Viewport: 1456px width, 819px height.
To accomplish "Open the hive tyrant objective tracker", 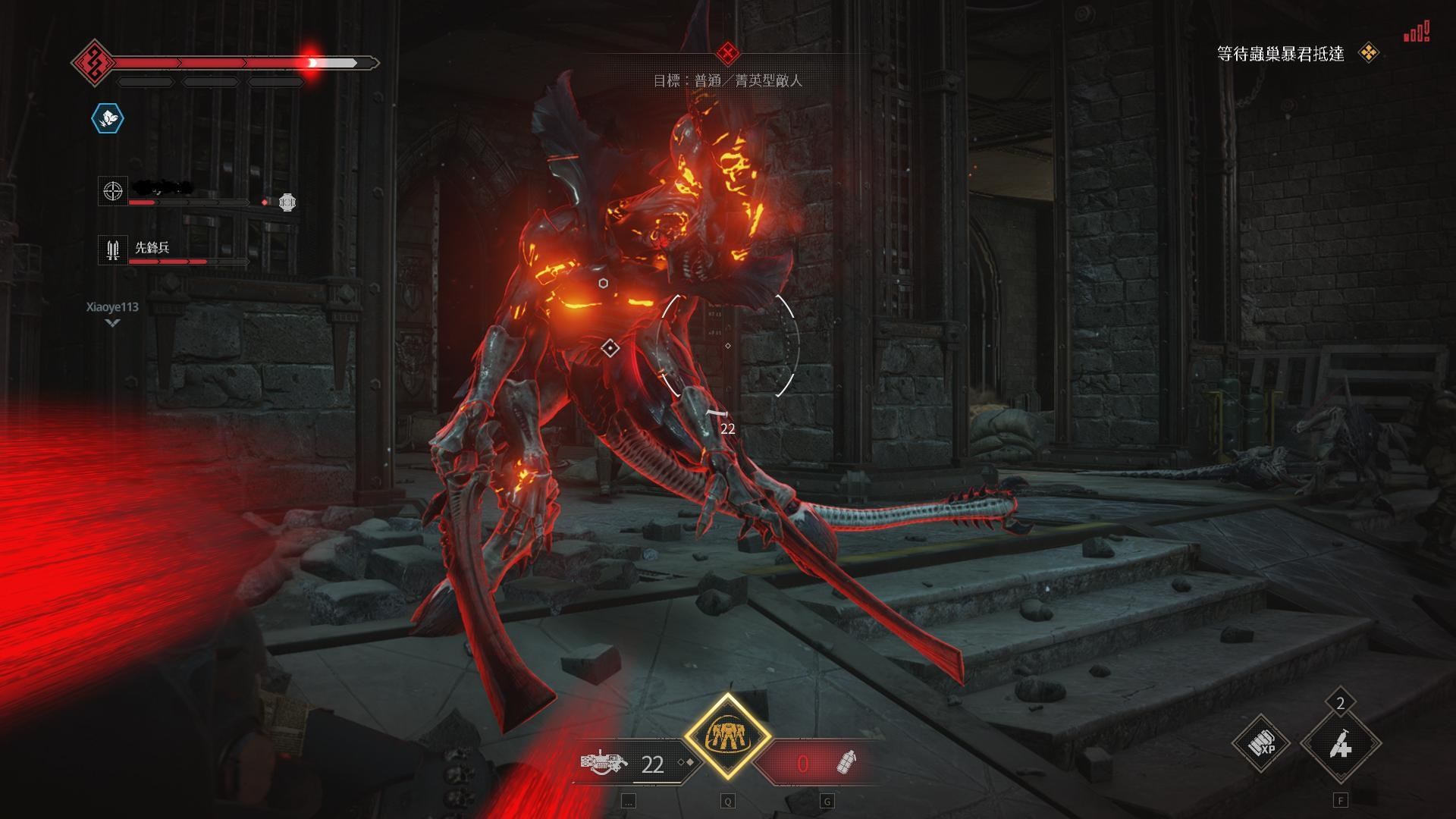I will click(x=1280, y=54).
